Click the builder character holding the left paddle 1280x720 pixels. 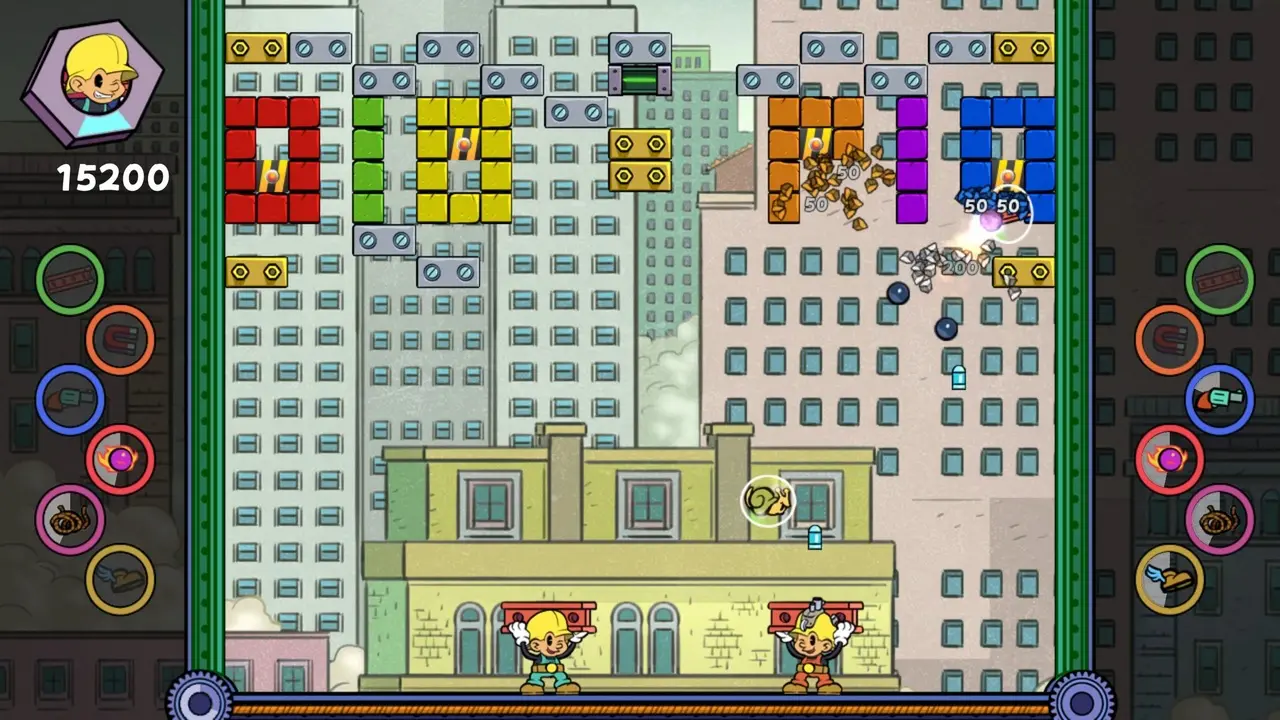pyautogui.click(x=550, y=645)
